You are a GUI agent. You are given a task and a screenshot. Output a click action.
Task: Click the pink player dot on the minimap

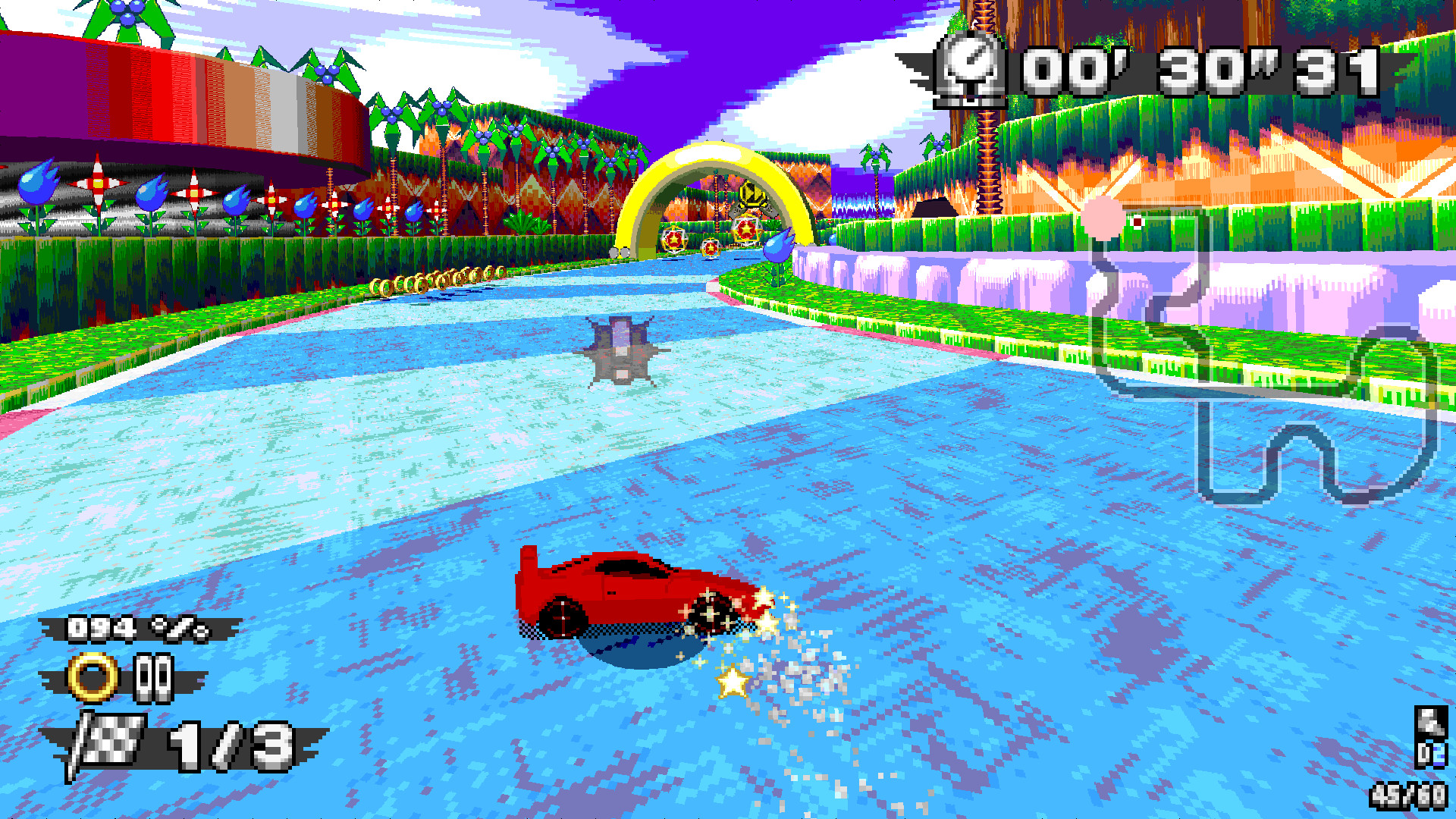[x=1101, y=218]
